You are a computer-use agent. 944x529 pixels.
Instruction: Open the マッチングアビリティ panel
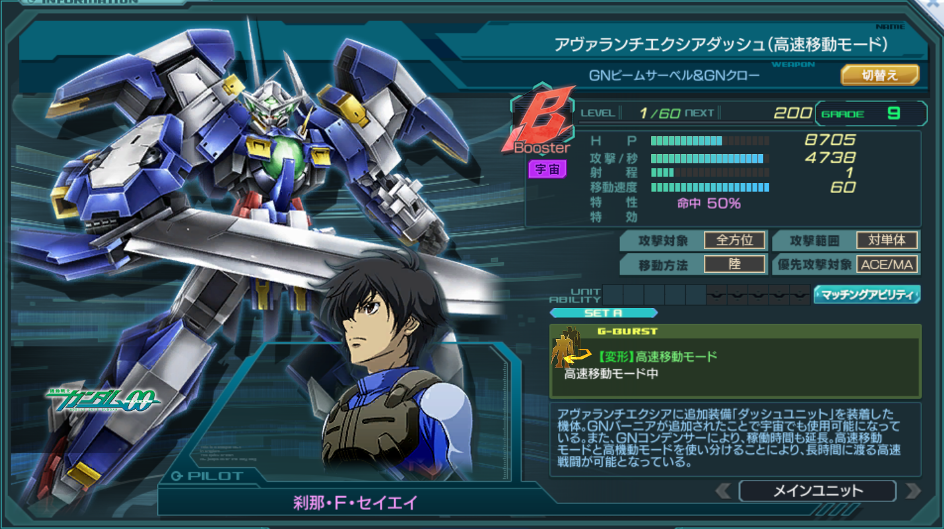point(866,294)
